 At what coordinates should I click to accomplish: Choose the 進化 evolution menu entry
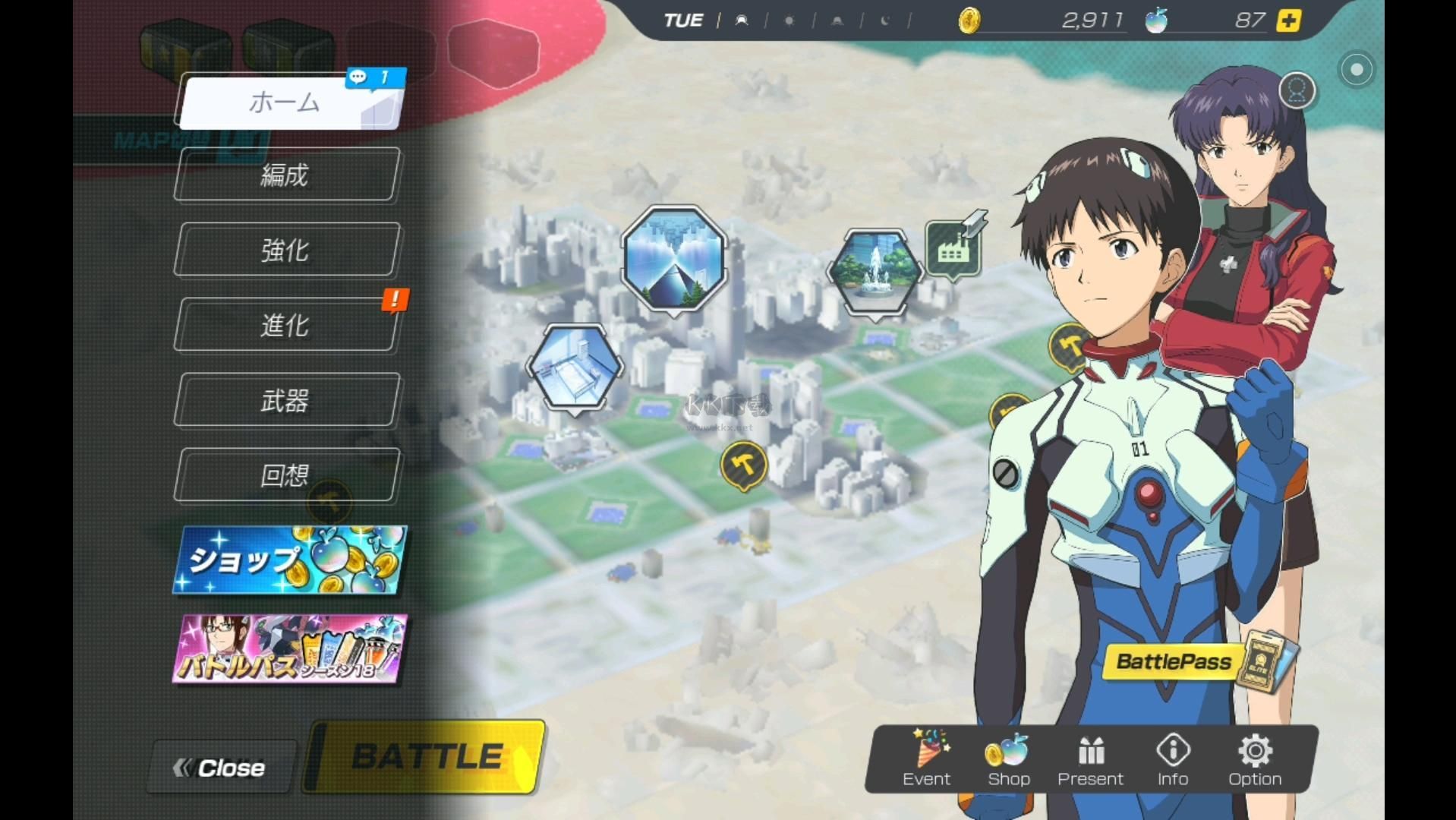click(286, 325)
